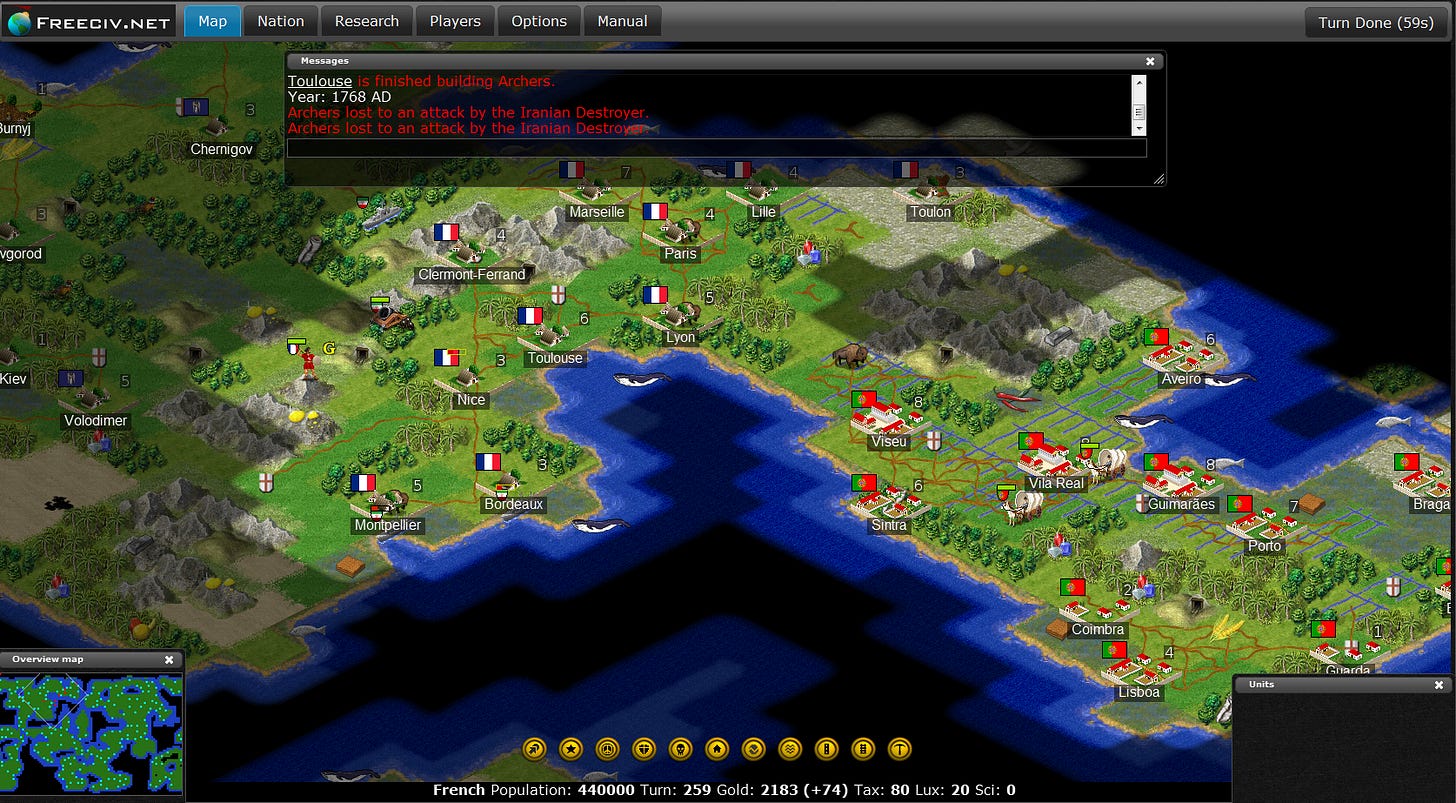Image resolution: width=1456 pixels, height=803 pixels.
Task: Click a location on the overview minimap
Action: point(90,730)
